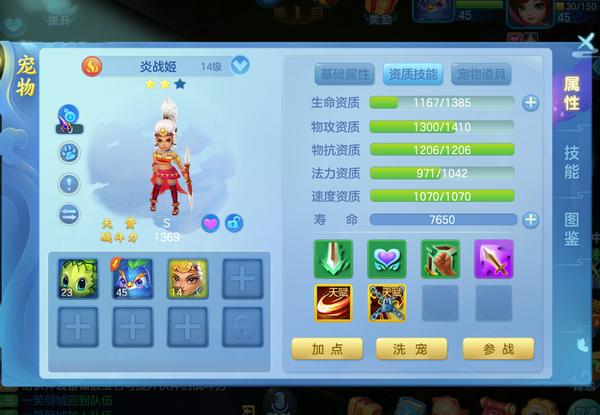The image size is (600, 415).
Task: Extend 寿命 with the plus button
Action: coord(530,219)
